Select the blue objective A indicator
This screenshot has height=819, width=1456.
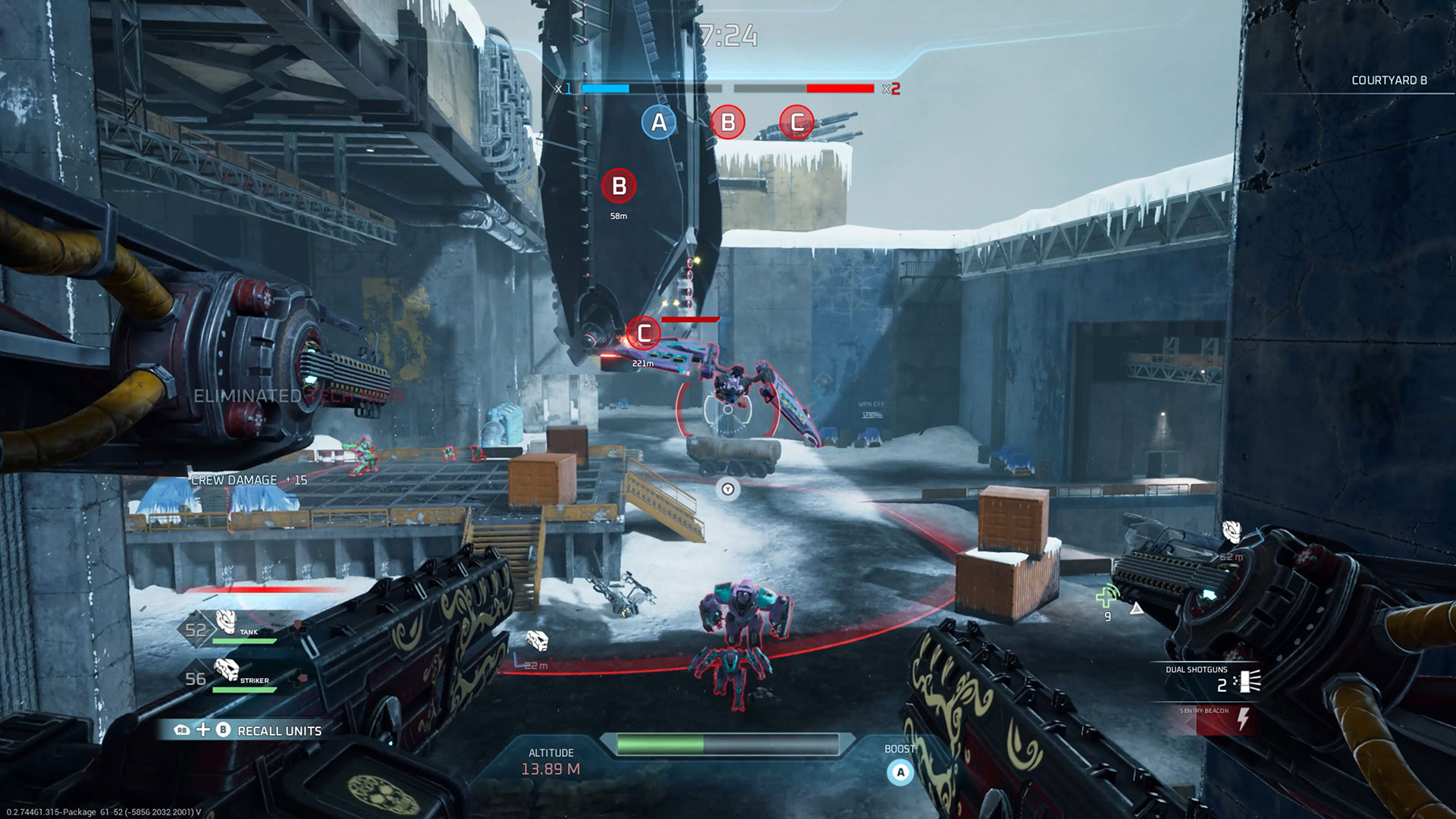658,122
